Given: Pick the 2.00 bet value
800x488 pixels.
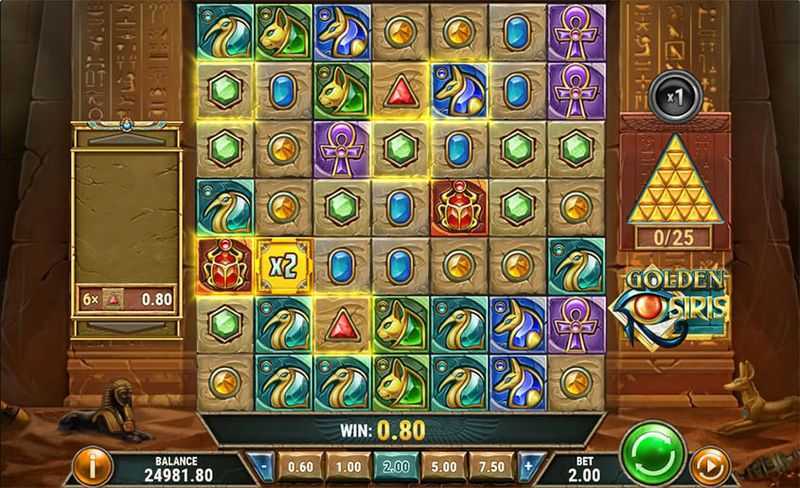Looking at the screenshot, I should pos(396,466).
